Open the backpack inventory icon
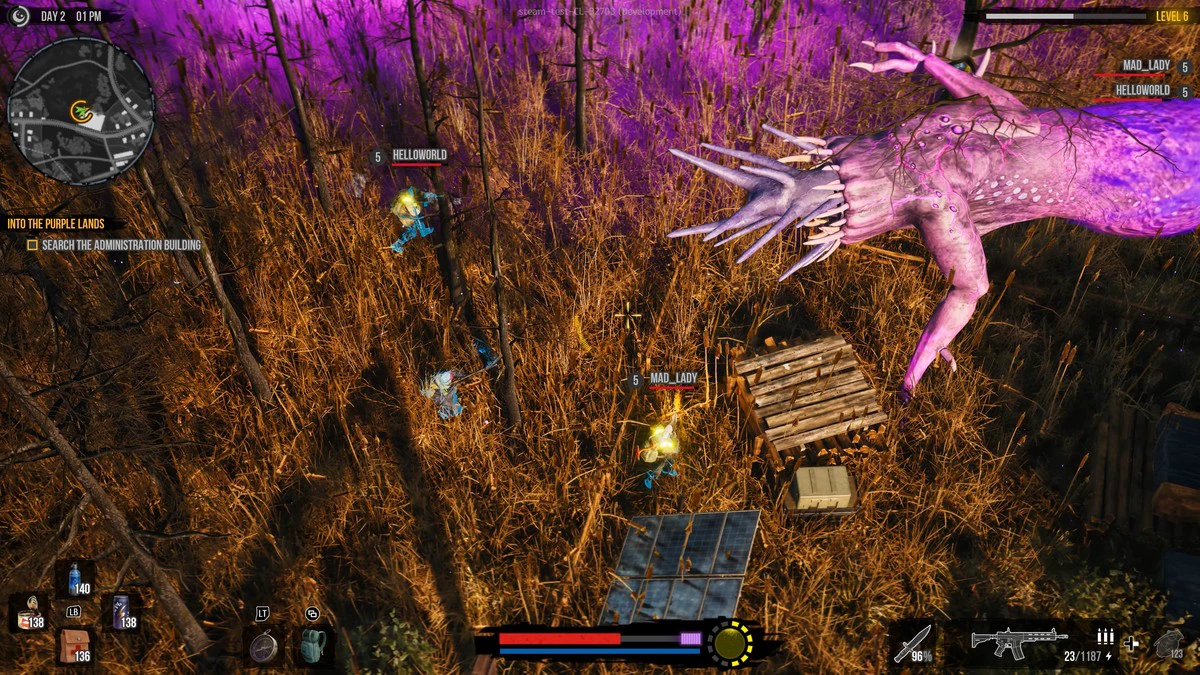The height and width of the screenshot is (675, 1200). pos(313,646)
